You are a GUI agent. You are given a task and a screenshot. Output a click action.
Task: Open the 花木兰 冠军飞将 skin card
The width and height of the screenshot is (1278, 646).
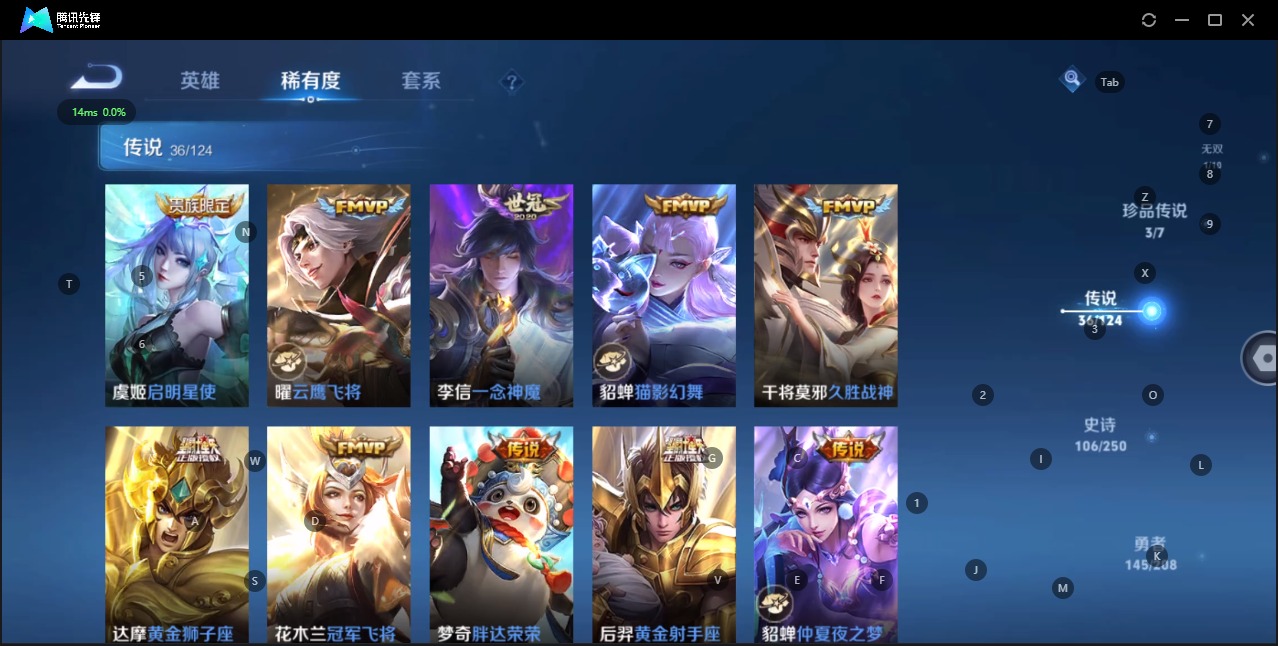pos(339,535)
